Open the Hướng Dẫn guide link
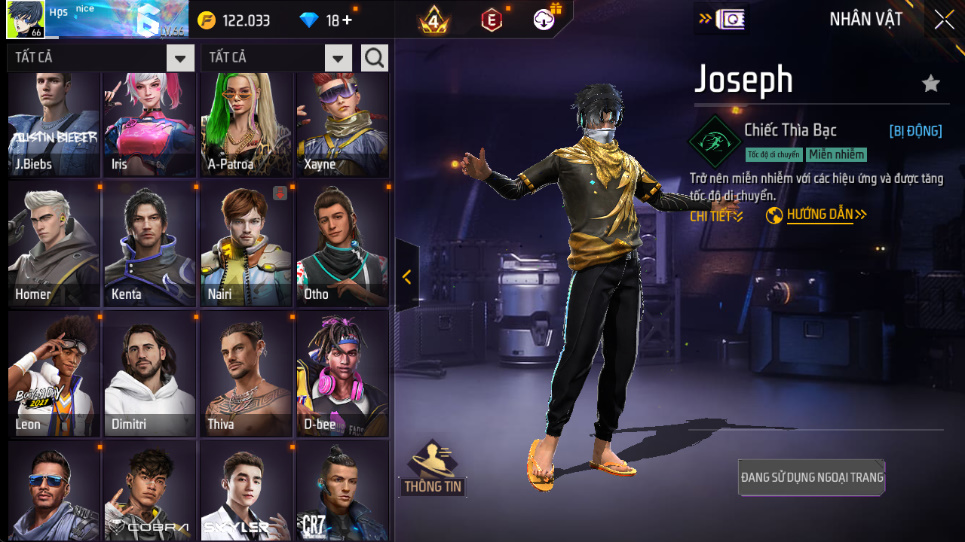 point(816,215)
